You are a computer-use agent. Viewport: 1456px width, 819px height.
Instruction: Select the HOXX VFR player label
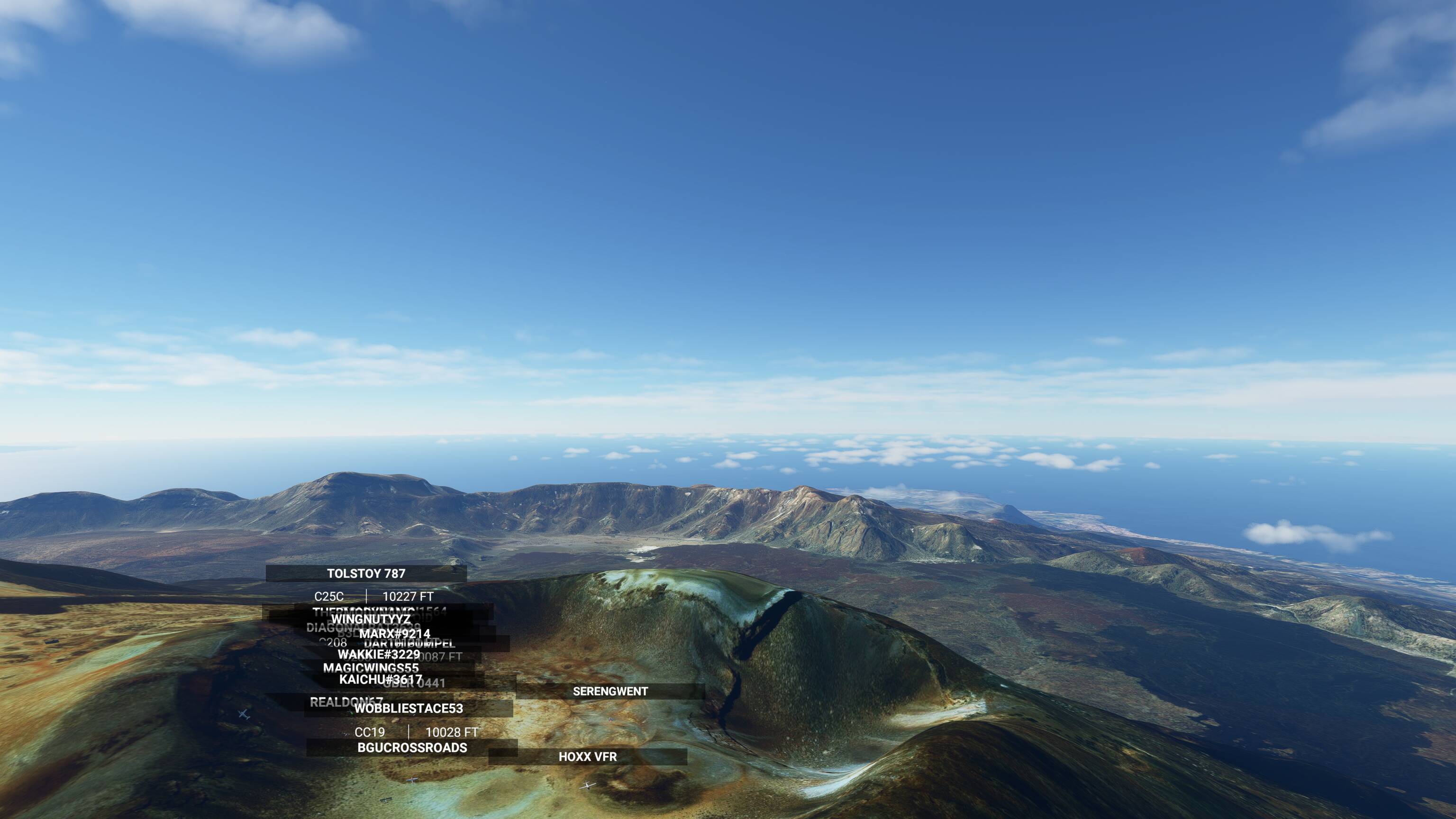click(x=588, y=757)
